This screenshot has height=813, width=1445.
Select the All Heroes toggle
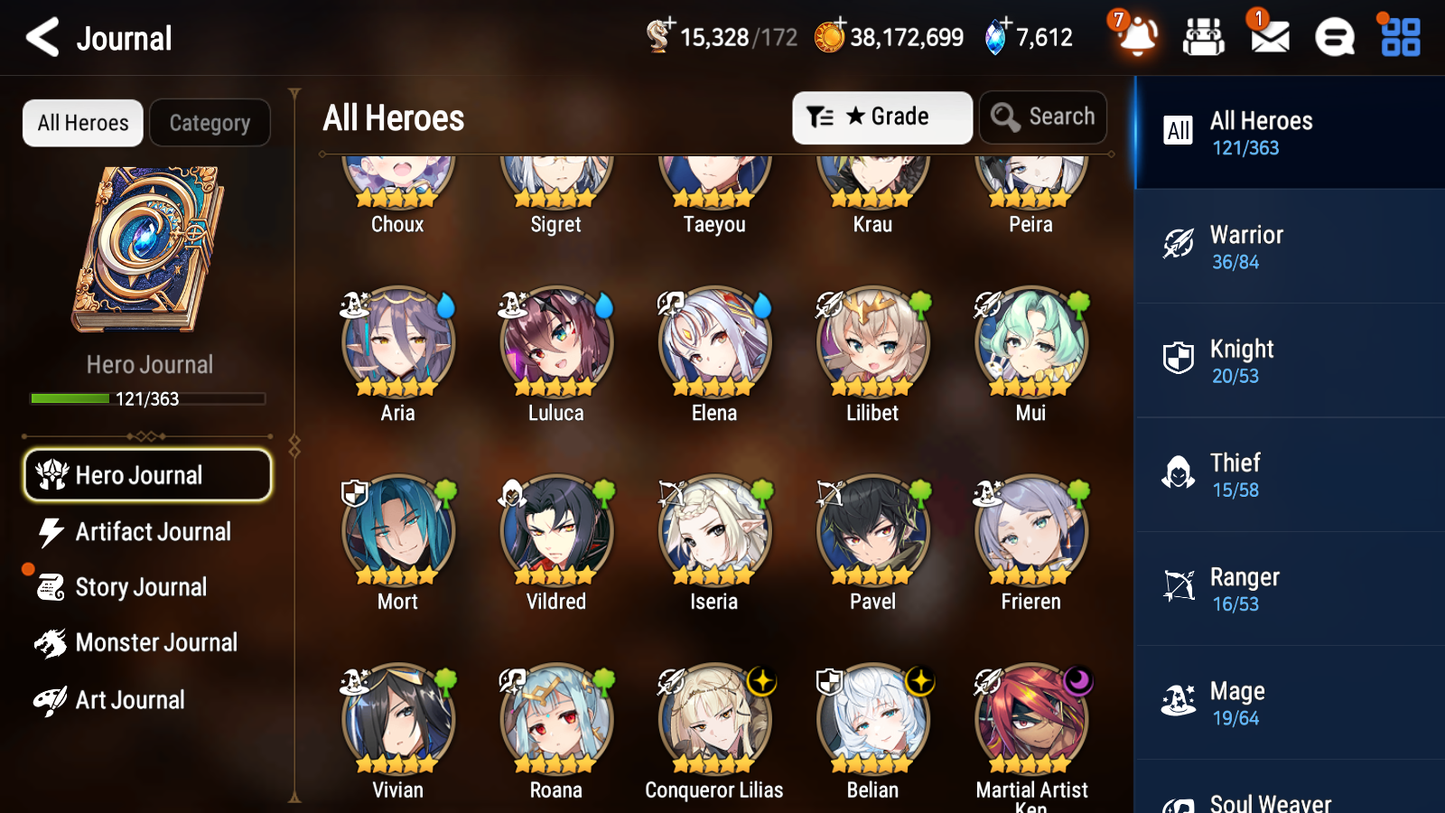pos(82,122)
